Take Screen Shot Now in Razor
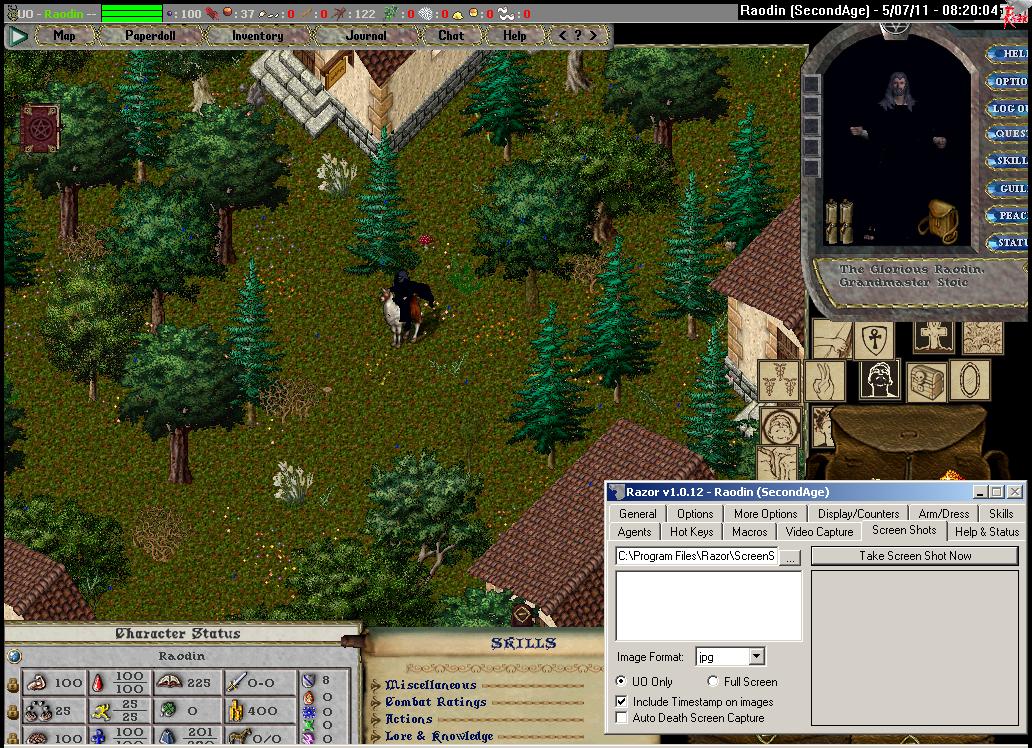Image resolution: width=1032 pixels, height=748 pixels. [x=914, y=556]
